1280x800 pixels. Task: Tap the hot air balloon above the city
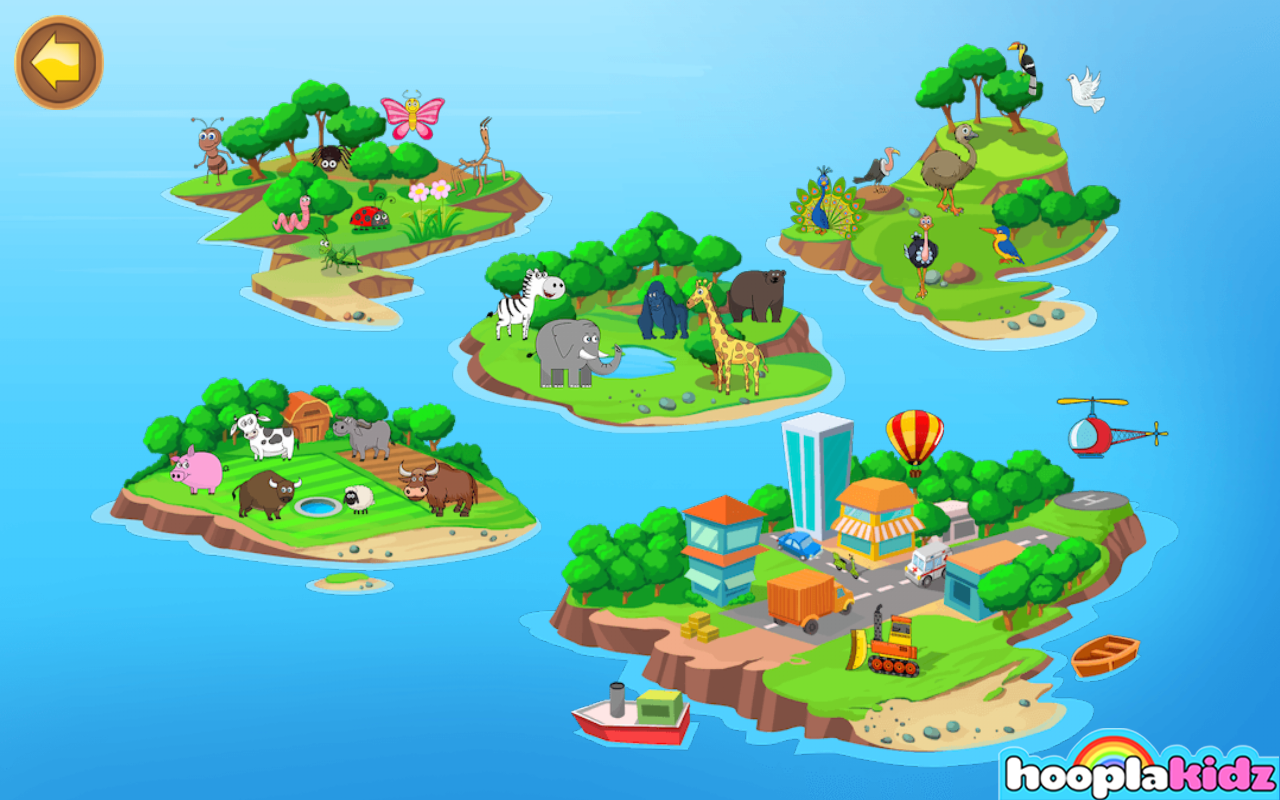click(x=913, y=440)
